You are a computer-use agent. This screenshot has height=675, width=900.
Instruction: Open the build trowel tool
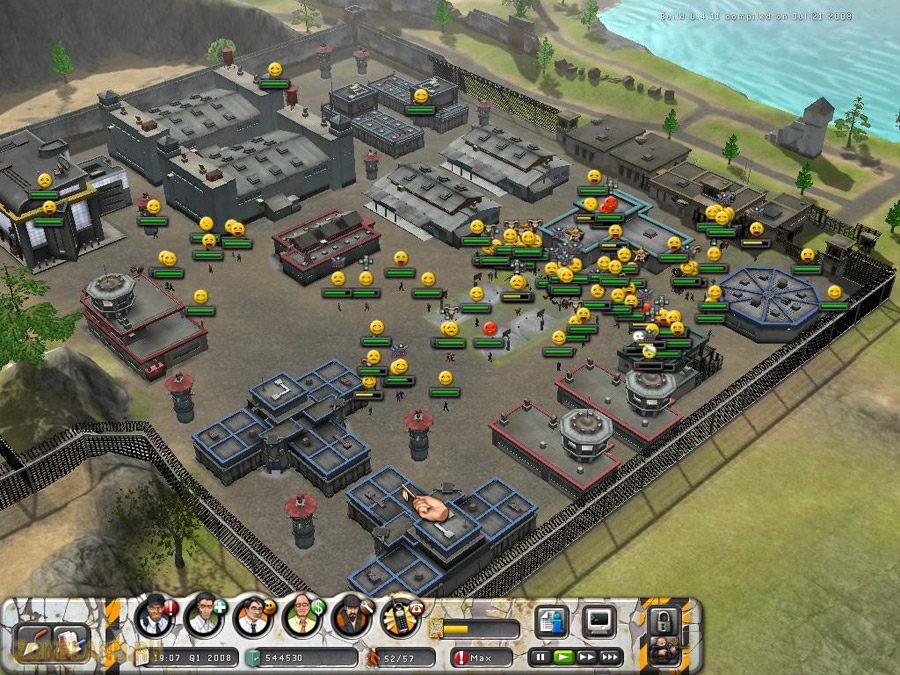(x=35, y=642)
